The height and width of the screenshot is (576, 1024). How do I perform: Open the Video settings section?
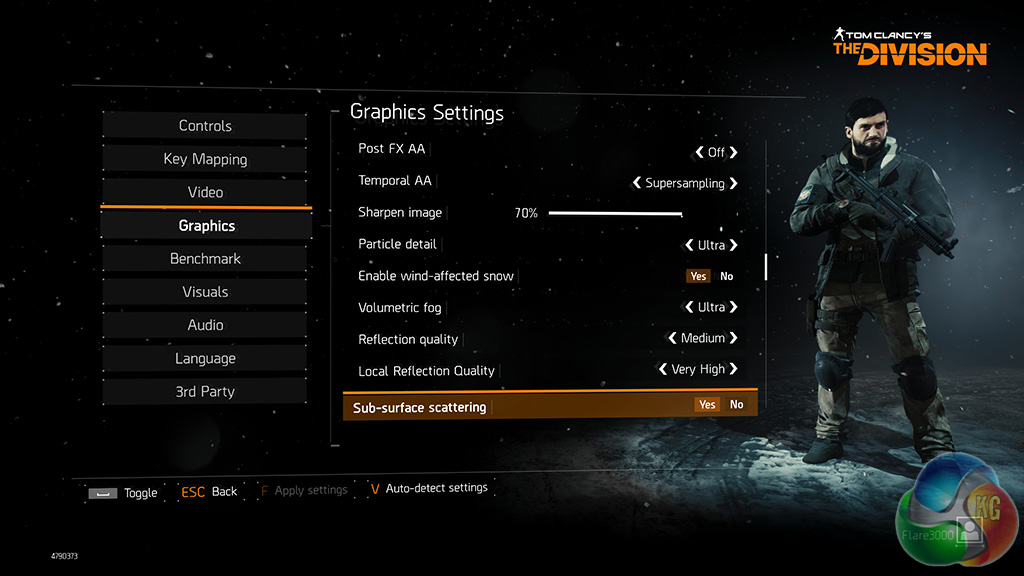tap(205, 192)
